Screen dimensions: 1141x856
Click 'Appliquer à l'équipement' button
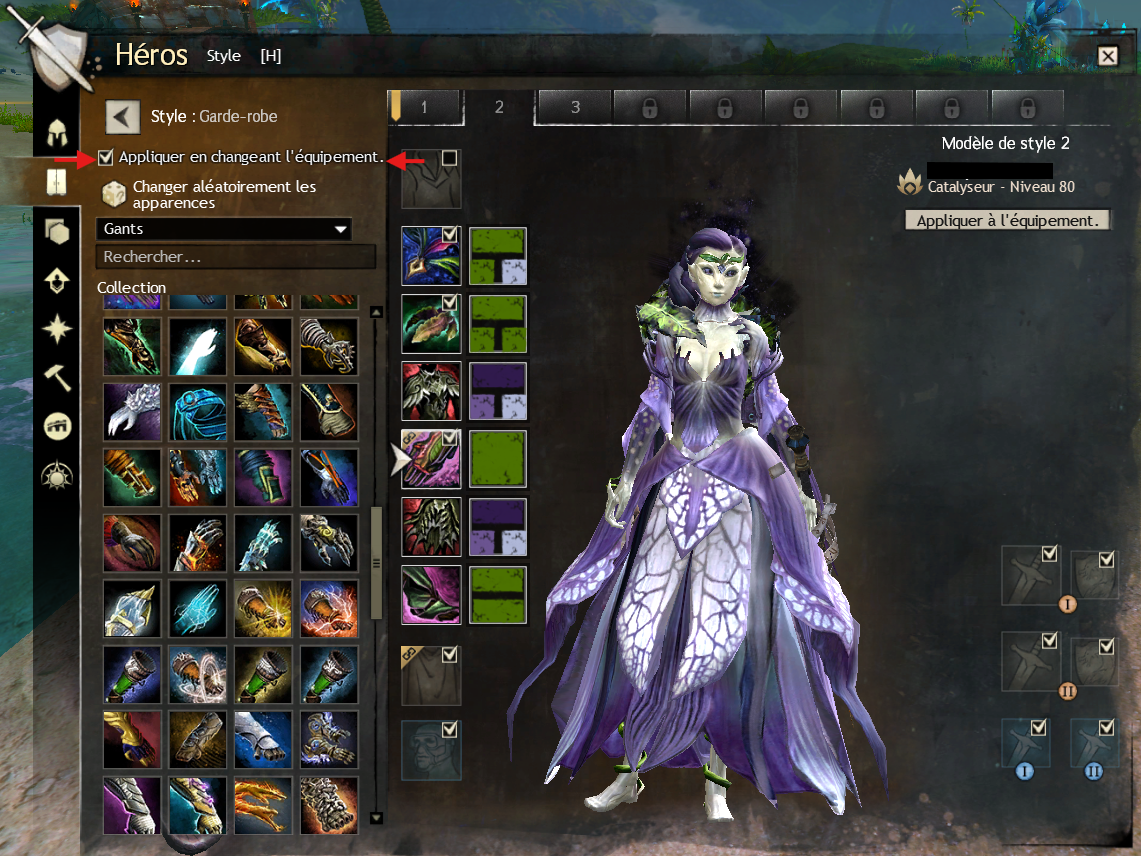(x=1007, y=220)
